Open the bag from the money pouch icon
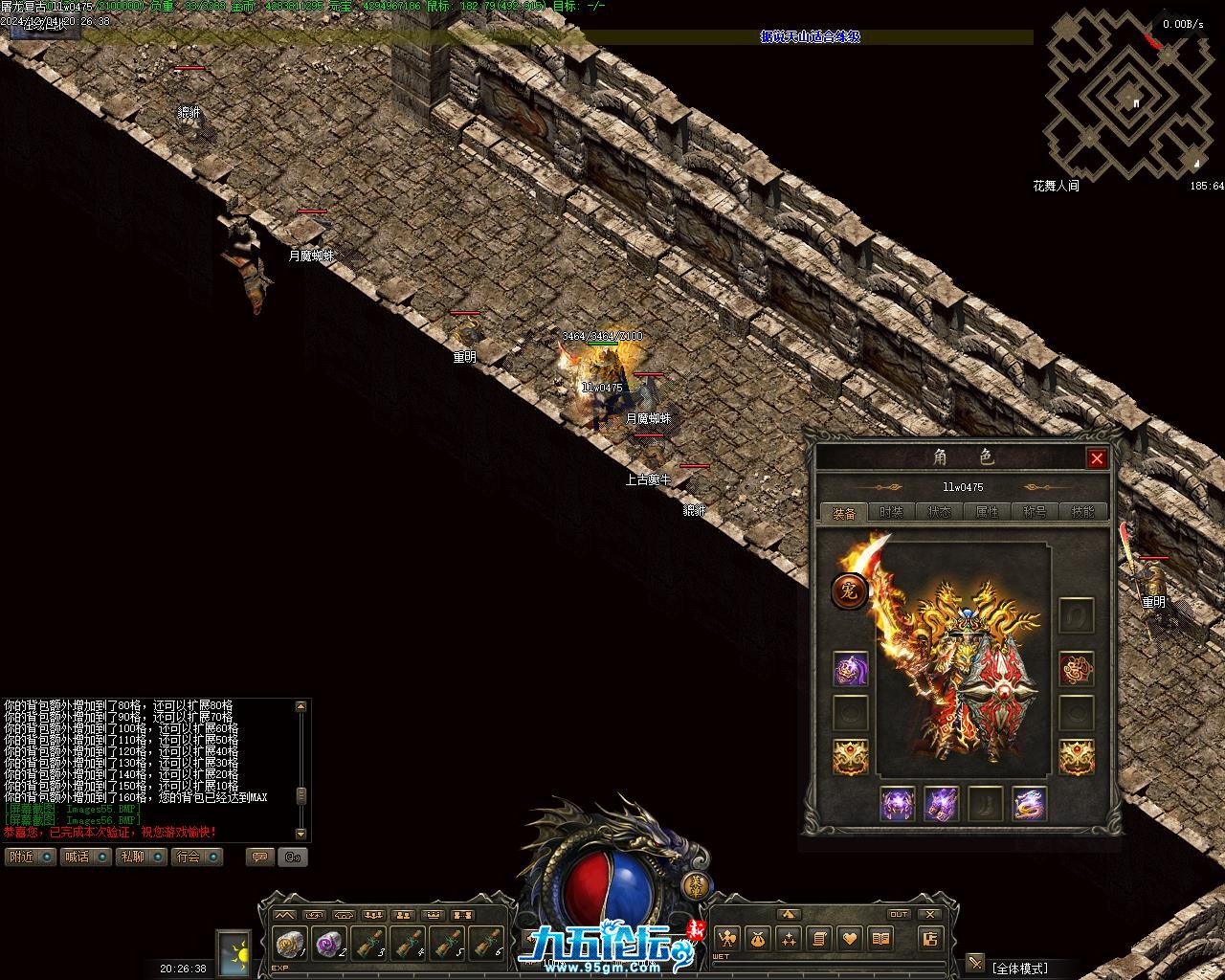 [758, 939]
